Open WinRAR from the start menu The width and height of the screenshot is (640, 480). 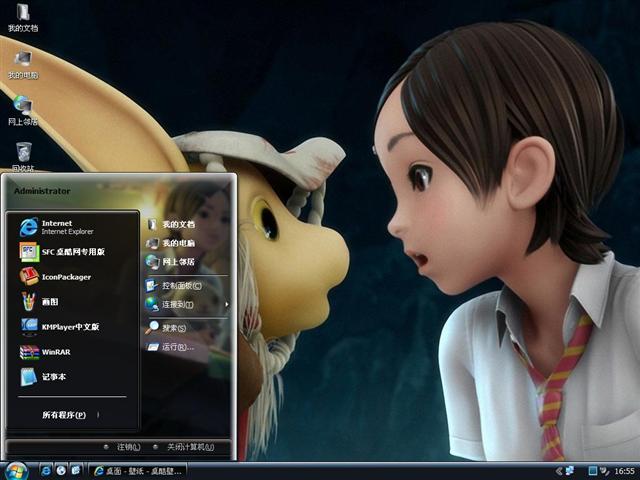pyautogui.click(x=54, y=352)
